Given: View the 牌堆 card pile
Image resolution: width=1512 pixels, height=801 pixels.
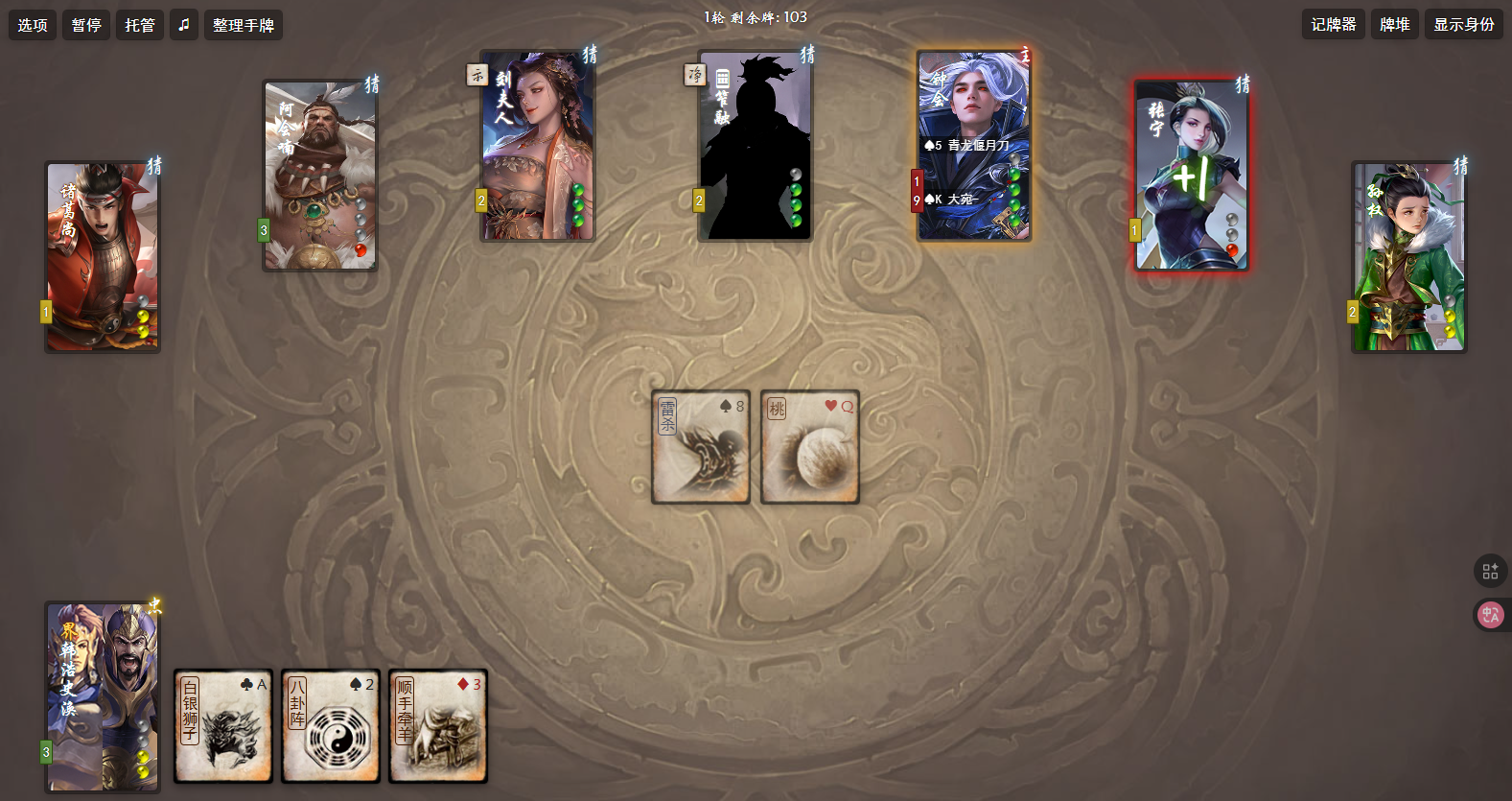Looking at the screenshot, I should 1395,25.
